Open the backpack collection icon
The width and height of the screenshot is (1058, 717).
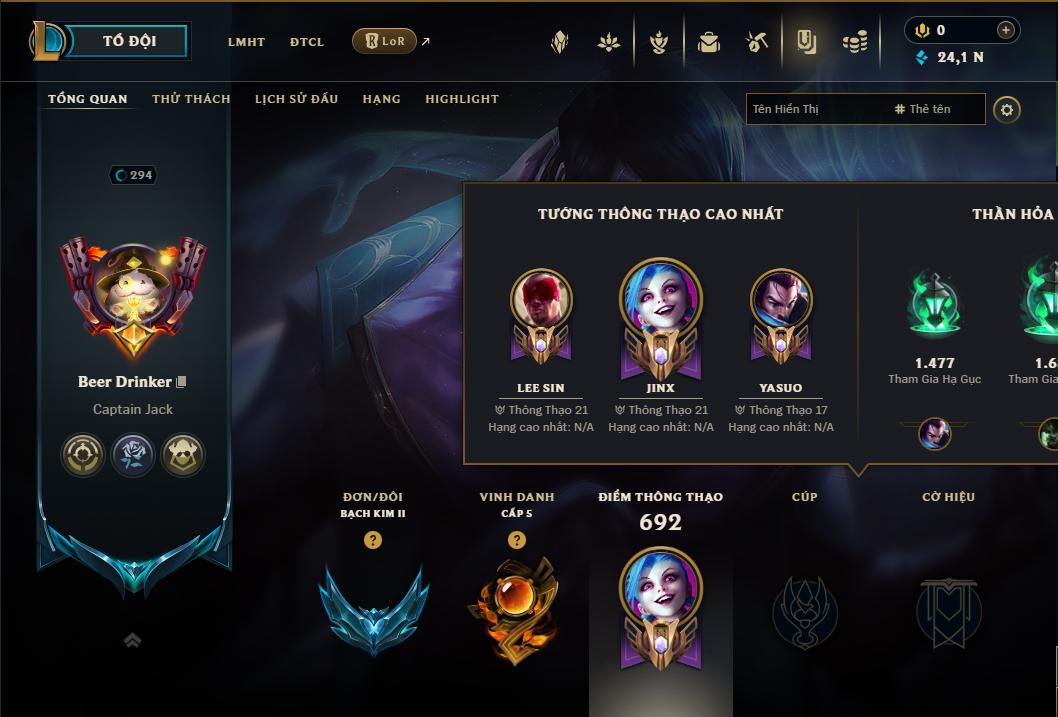(x=709, y=42)
